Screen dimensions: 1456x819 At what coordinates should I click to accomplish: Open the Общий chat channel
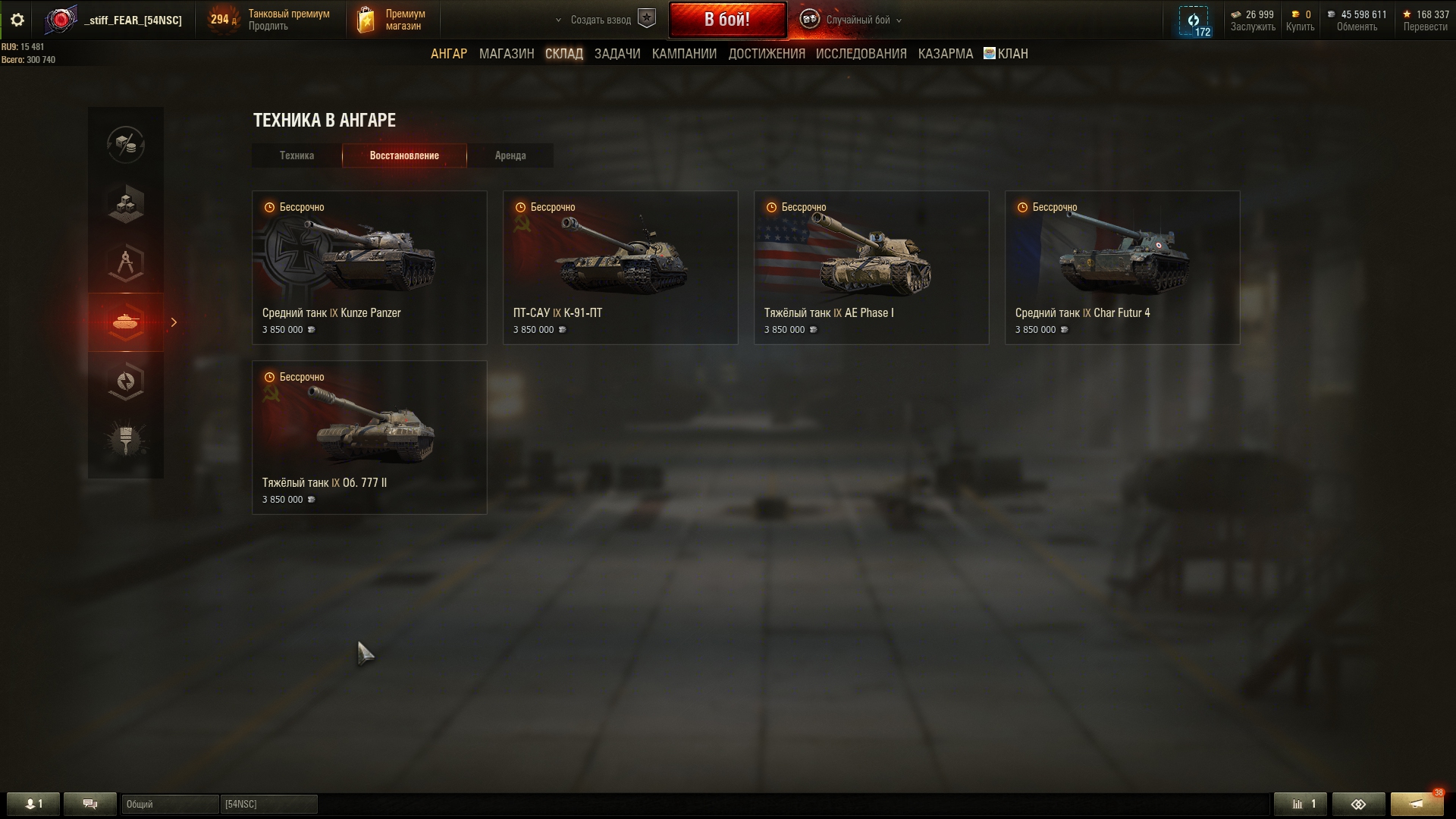[169, 804]
